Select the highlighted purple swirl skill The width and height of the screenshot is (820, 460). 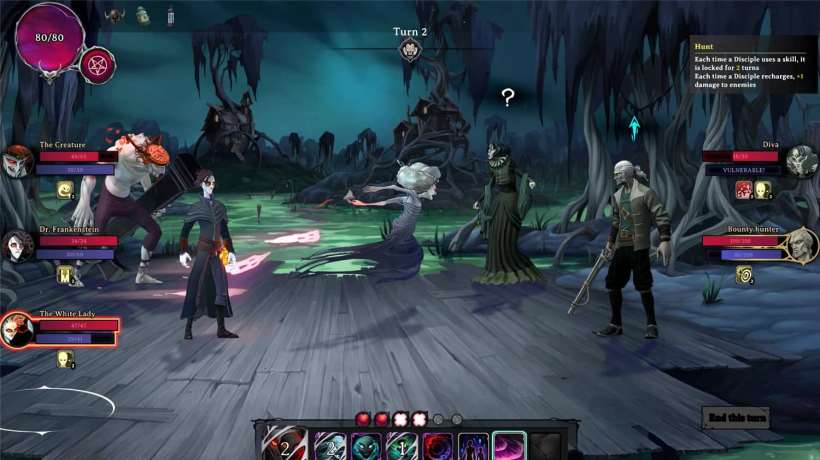[509, 445]
